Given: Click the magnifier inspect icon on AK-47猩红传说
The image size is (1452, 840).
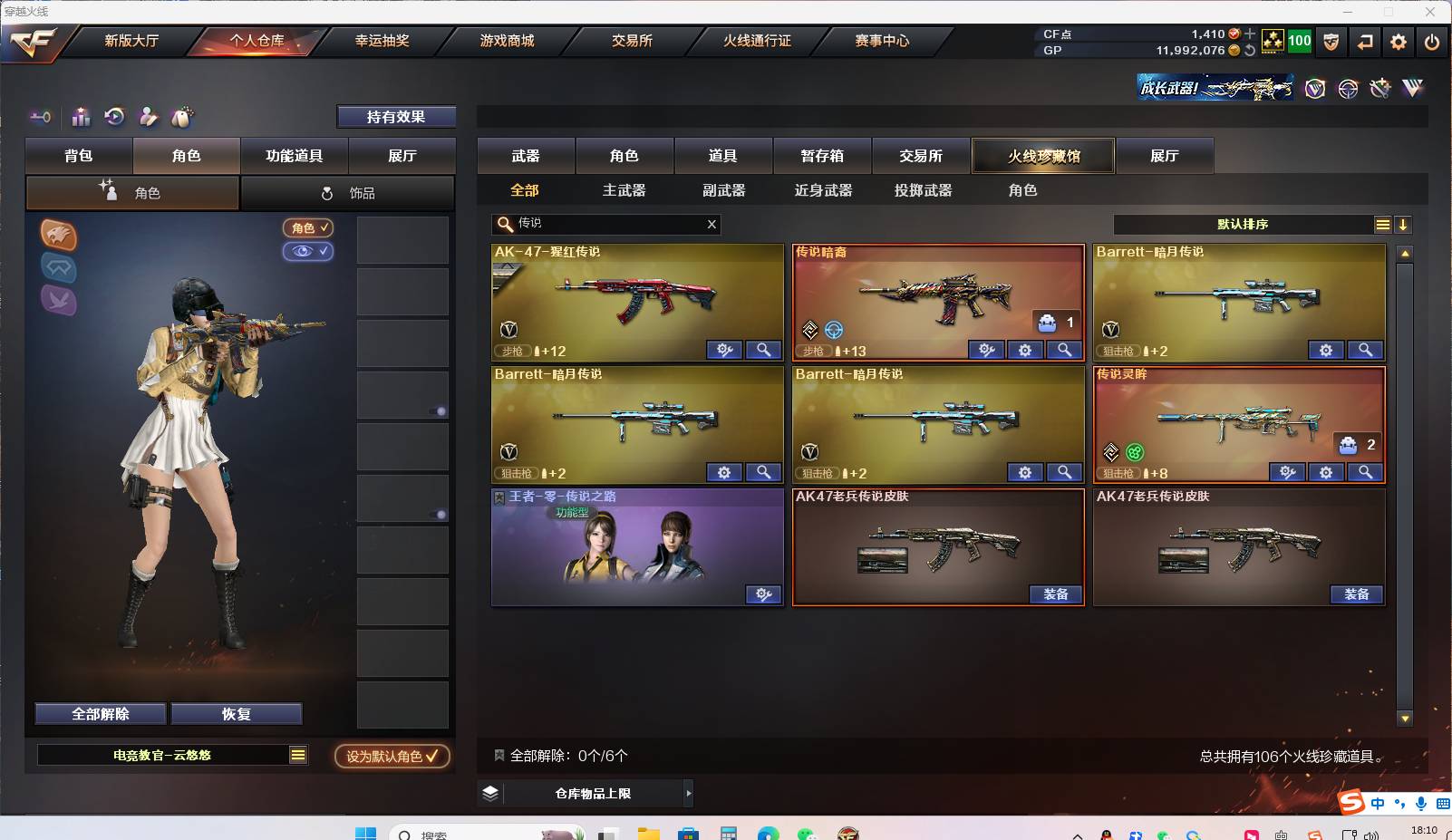Looking at the screenshot, I should coord(764,349).
